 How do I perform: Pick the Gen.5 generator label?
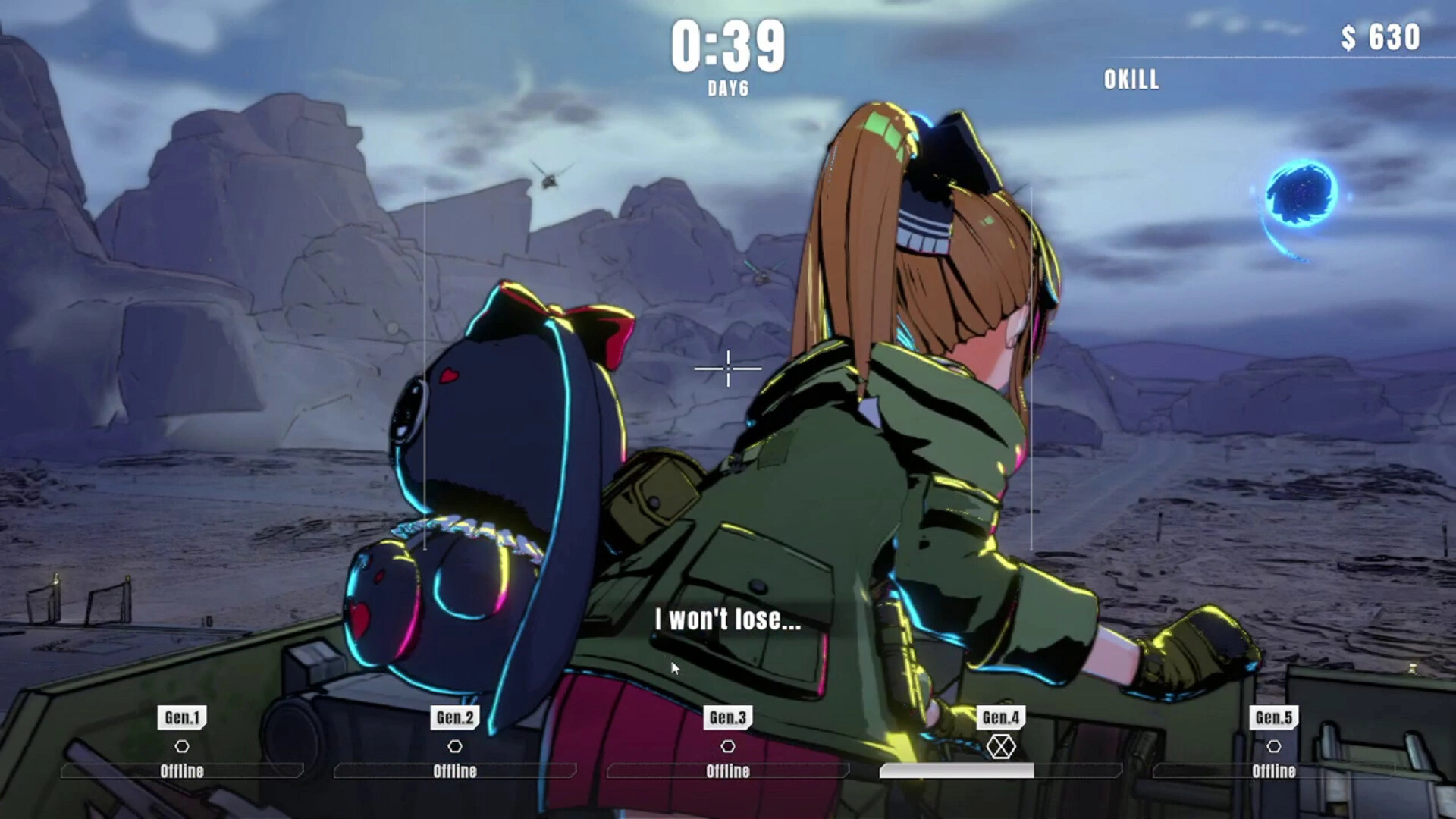(x=1274, y=717)
